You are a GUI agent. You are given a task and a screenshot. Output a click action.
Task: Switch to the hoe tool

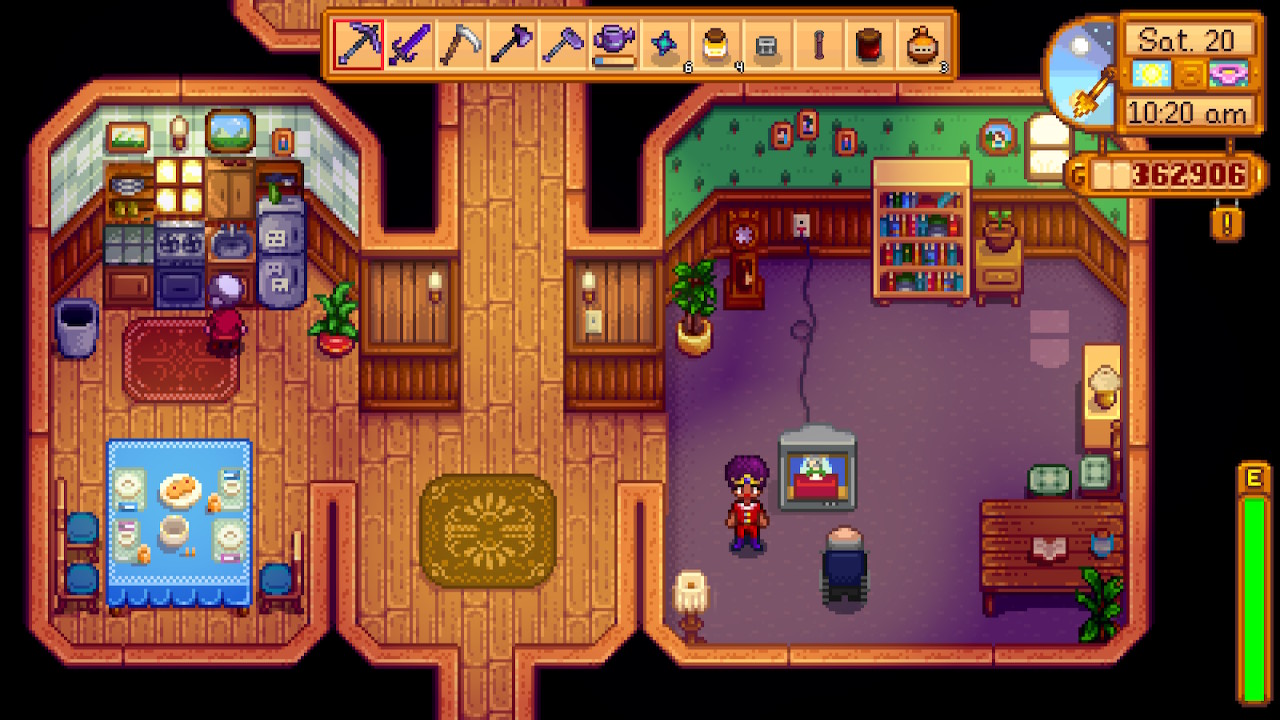[563, 45]
